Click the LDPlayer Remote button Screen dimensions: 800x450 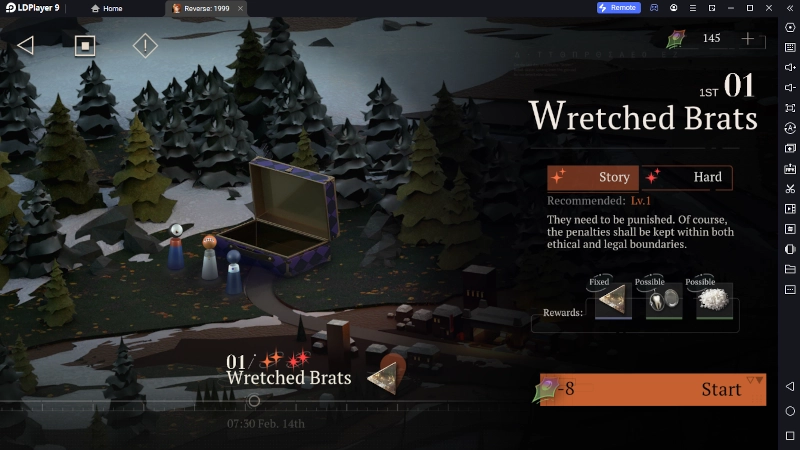(x=618, y=8)
